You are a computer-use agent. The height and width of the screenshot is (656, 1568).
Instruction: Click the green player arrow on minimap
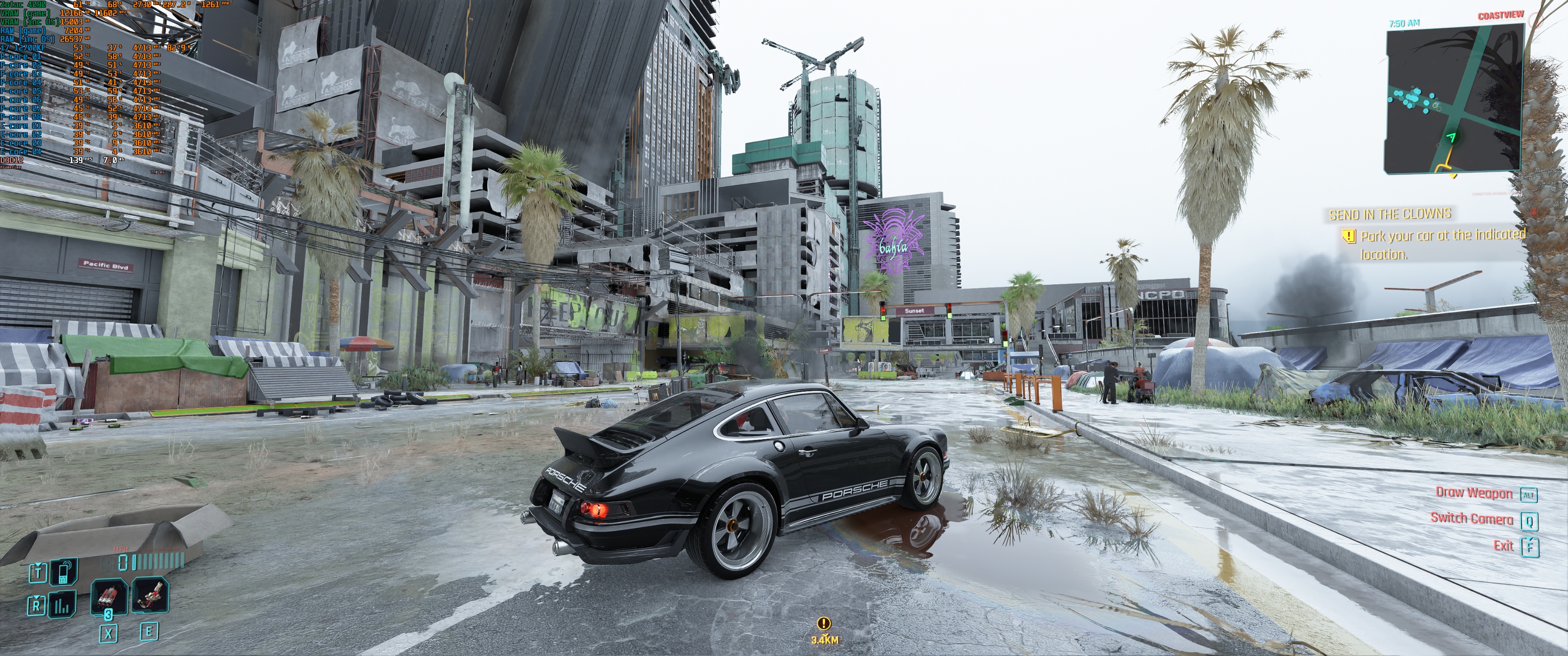tap(1452, 138)
